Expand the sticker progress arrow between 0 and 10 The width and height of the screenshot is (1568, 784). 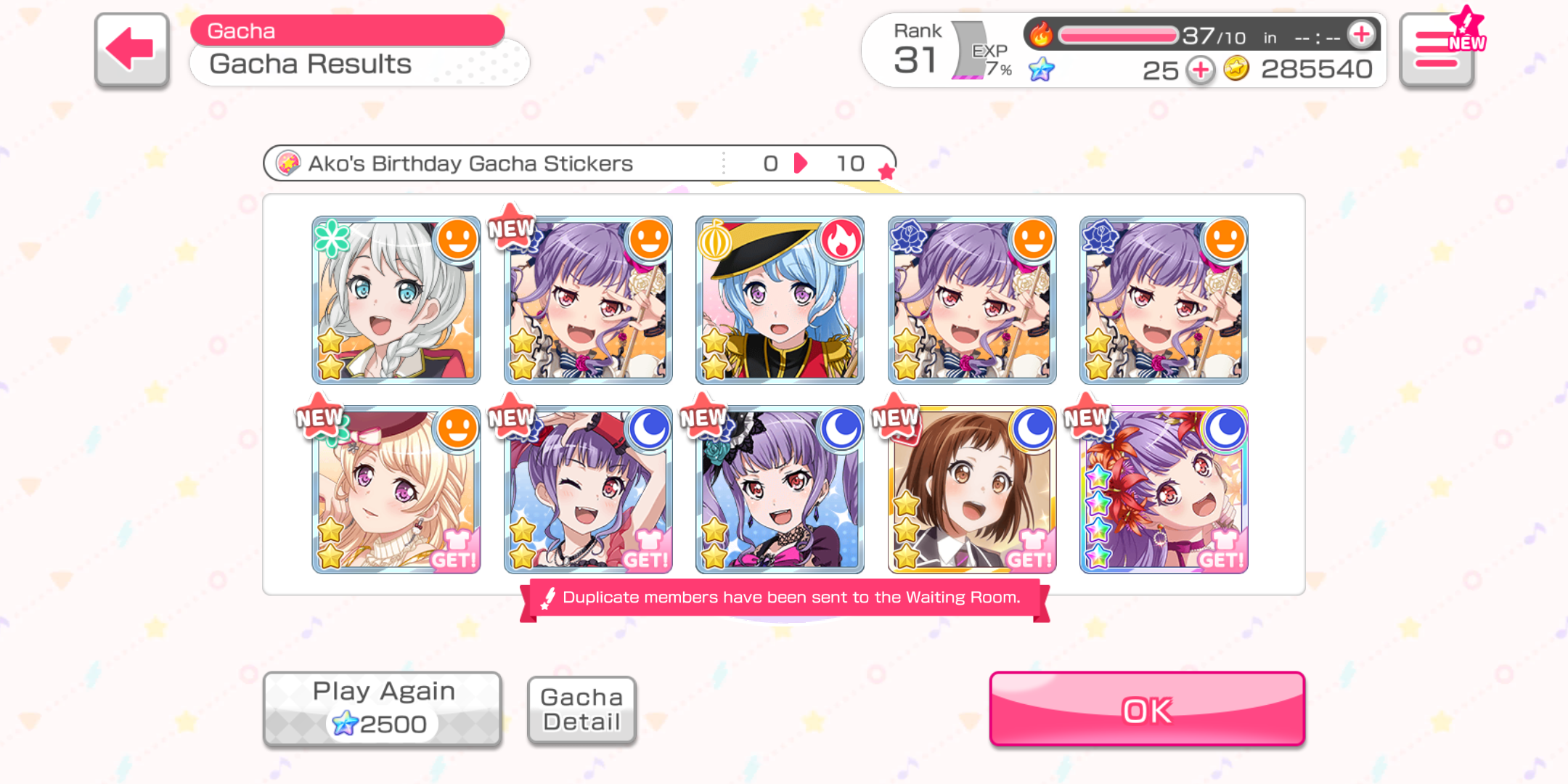pyautogui.click(x=801, y=163)
